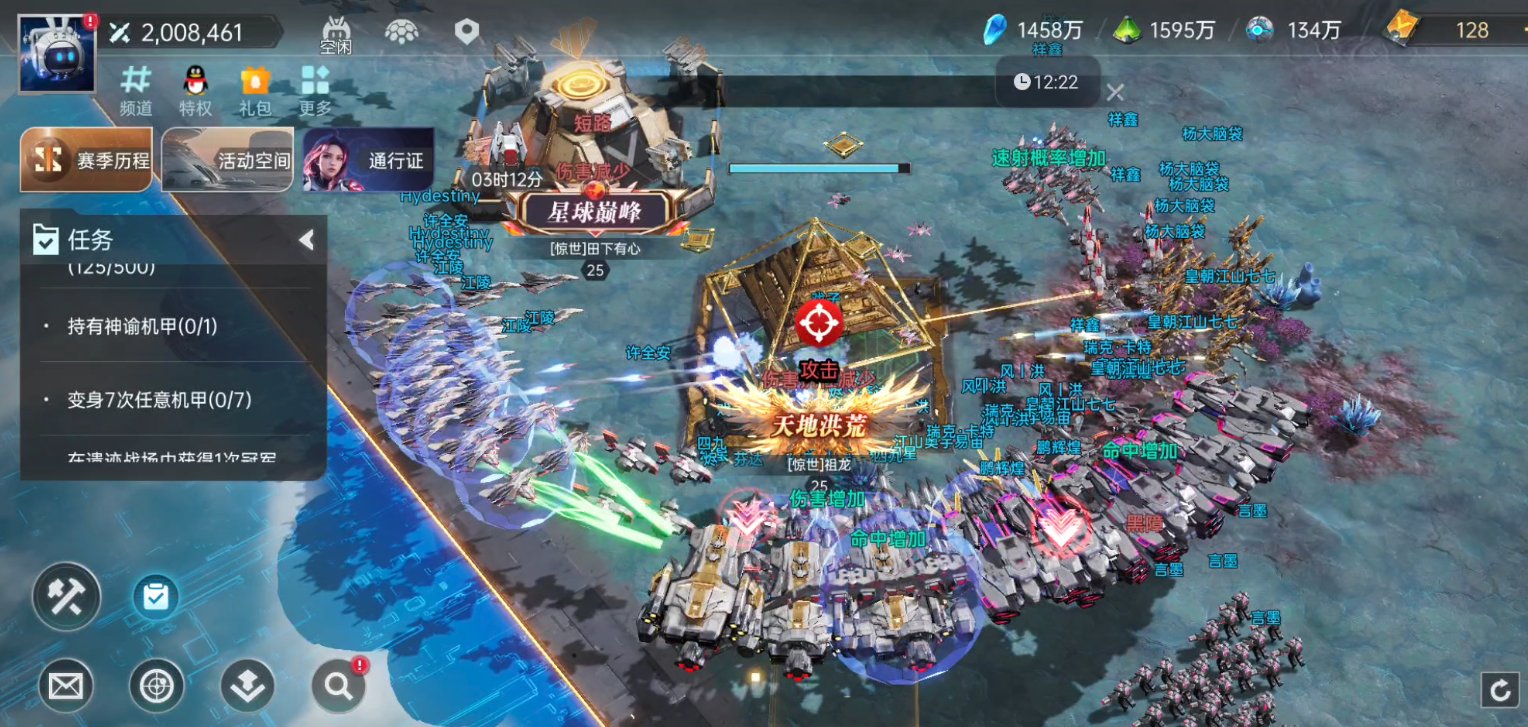1528x727 pixels.
Task: Open the 特权 privileges penguin icon
Action: [x=195, y=90]
